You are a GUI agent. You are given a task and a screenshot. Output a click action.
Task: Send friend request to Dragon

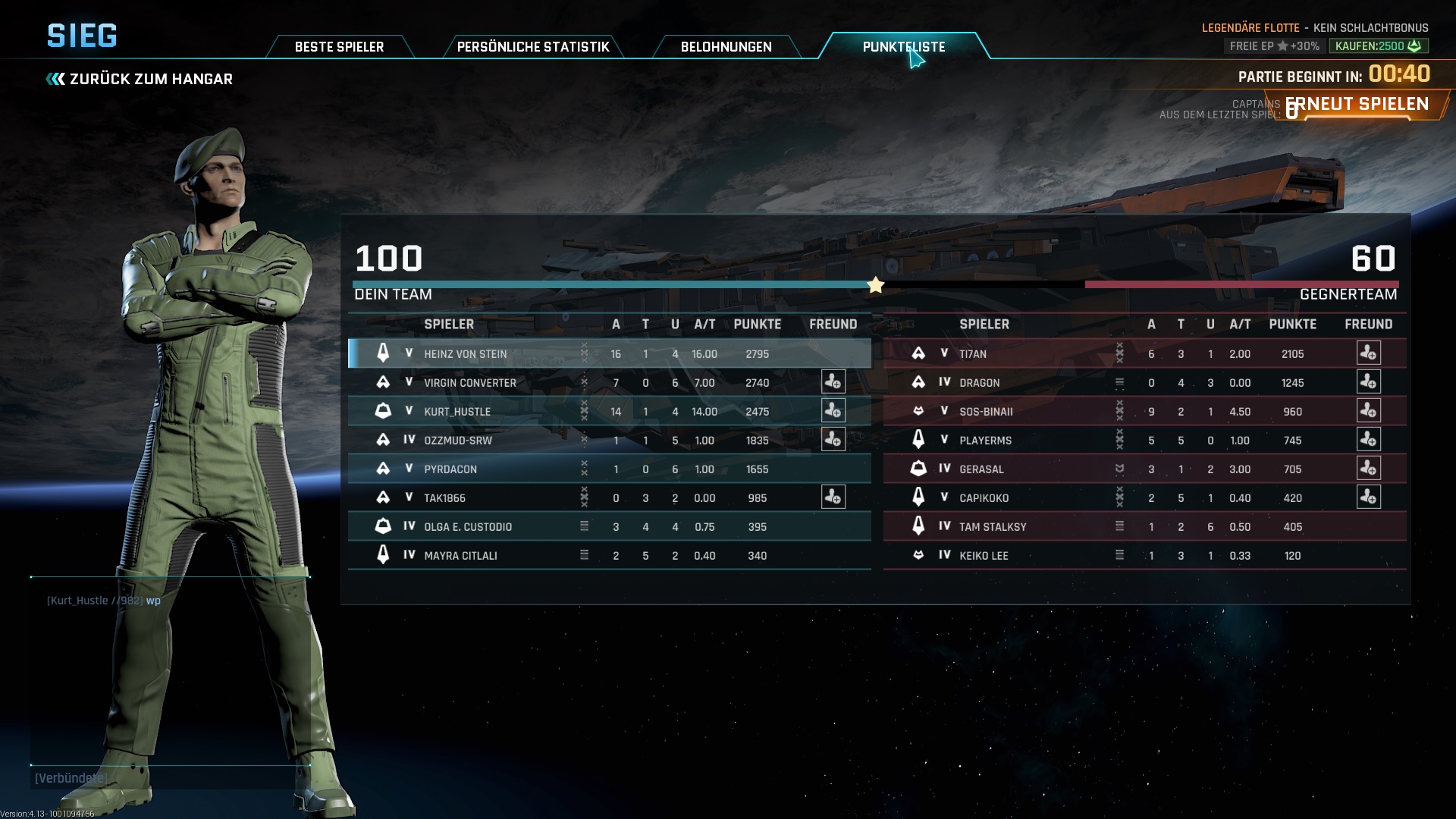point(1368,382)
